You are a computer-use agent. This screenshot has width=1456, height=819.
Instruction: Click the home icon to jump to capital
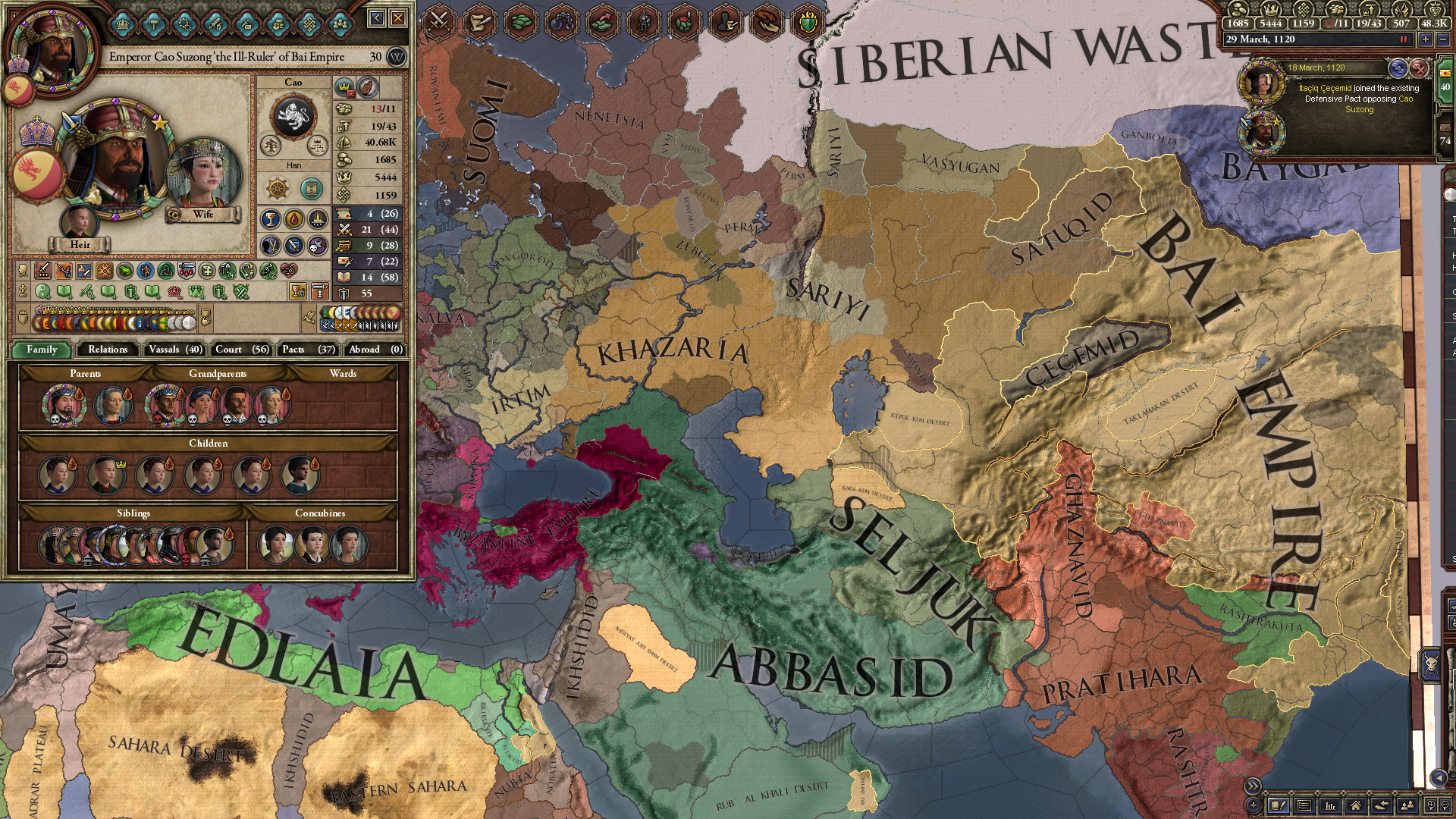pyautogui.click(x=1357, y=806)
